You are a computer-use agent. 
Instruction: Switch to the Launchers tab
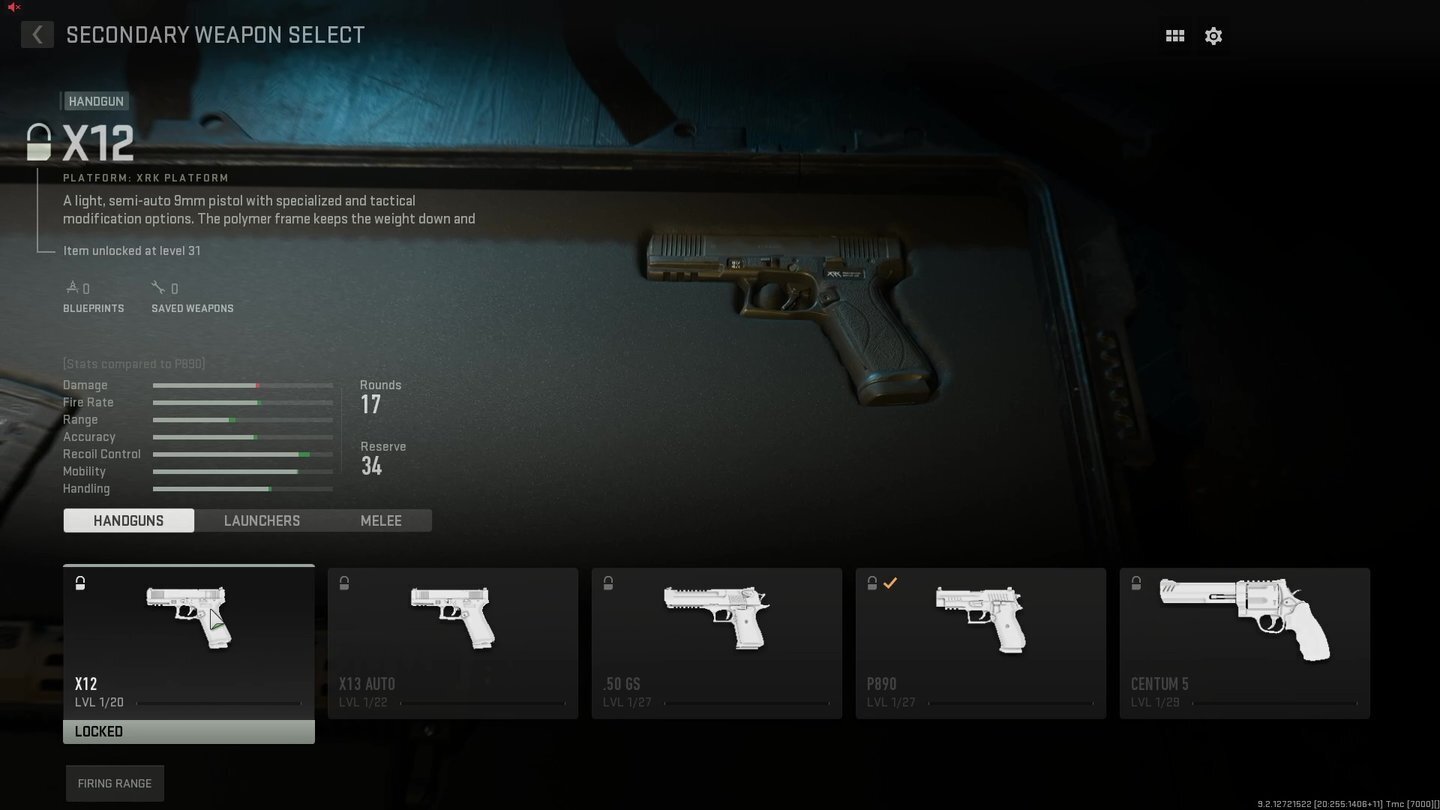262,520
